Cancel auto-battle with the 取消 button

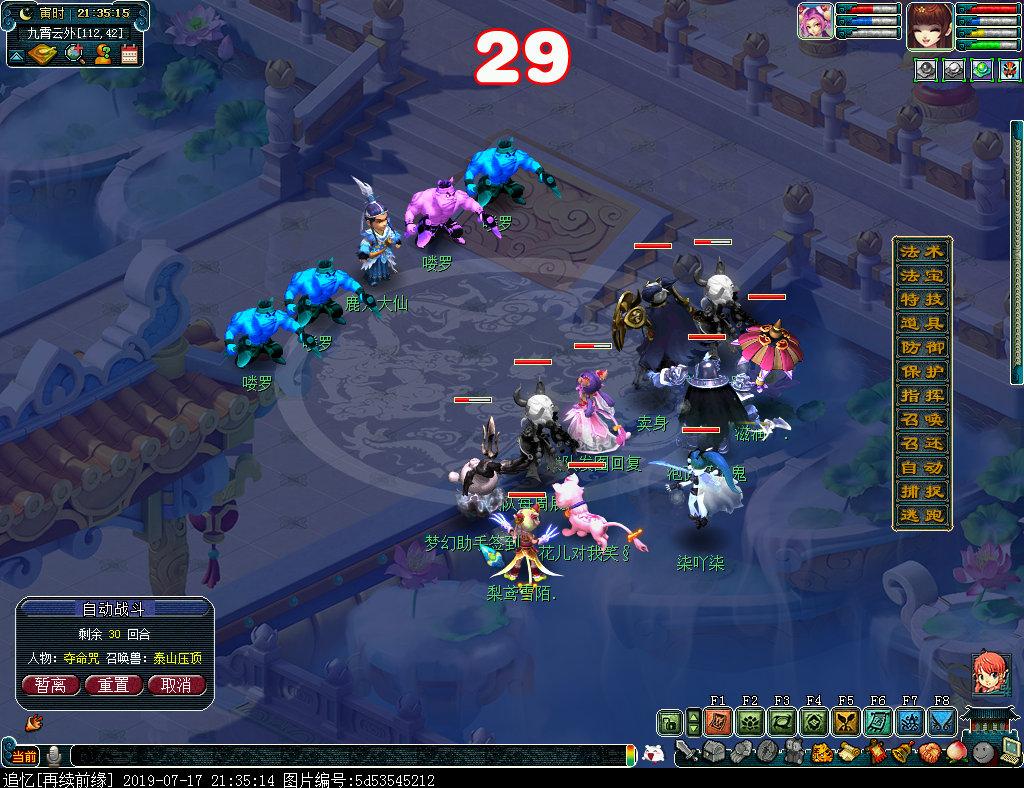[176, 685]
